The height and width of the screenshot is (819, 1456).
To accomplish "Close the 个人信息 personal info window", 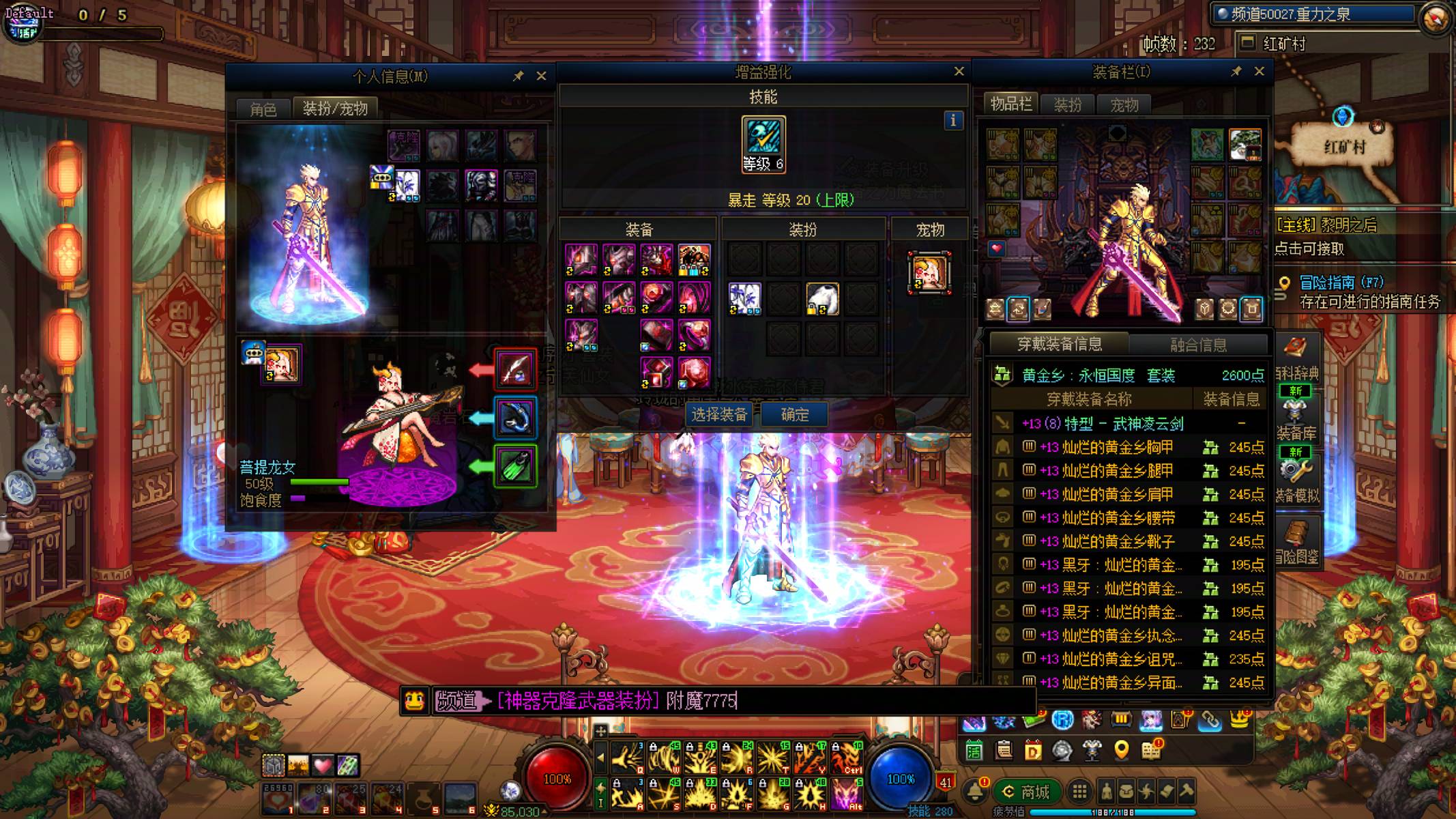I will 541,76.
